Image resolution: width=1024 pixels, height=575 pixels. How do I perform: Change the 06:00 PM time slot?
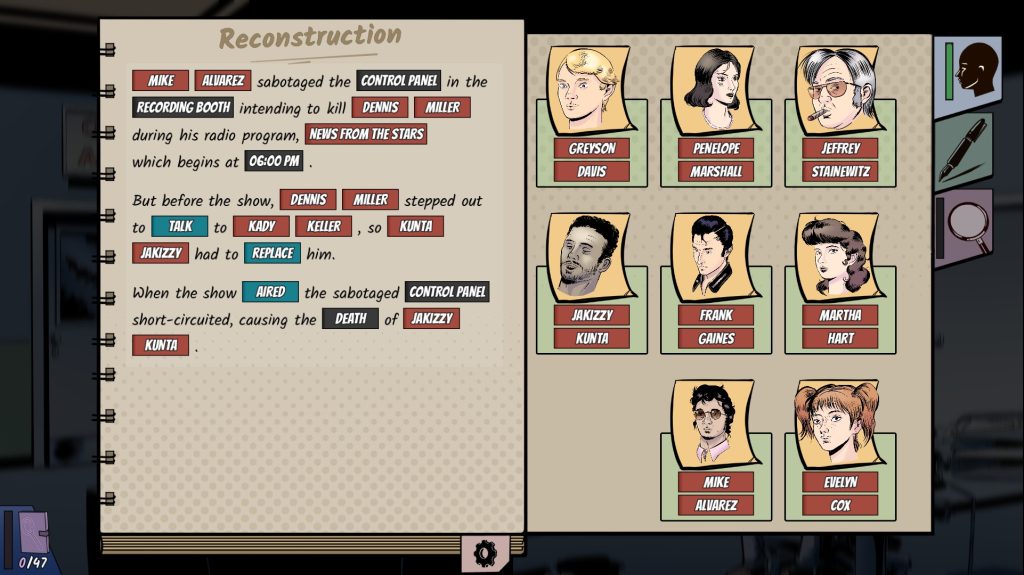[x=274, y=160]
